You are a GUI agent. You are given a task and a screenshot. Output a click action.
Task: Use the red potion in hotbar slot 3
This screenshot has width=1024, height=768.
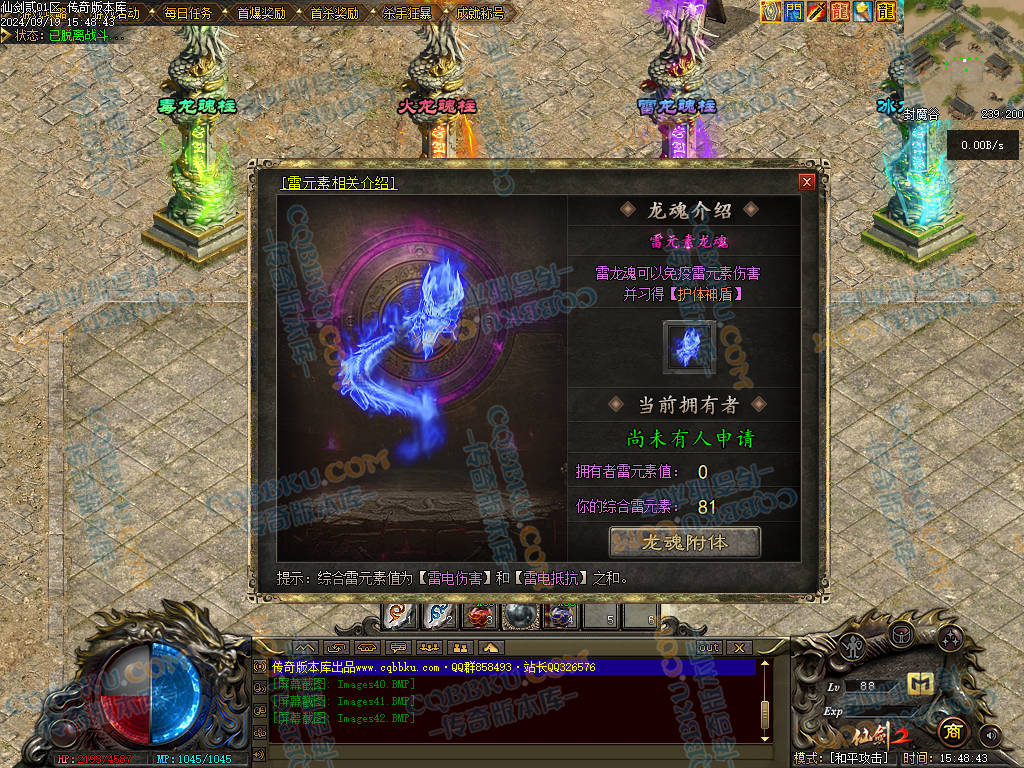pyautogui.click(x=479, y=616)
